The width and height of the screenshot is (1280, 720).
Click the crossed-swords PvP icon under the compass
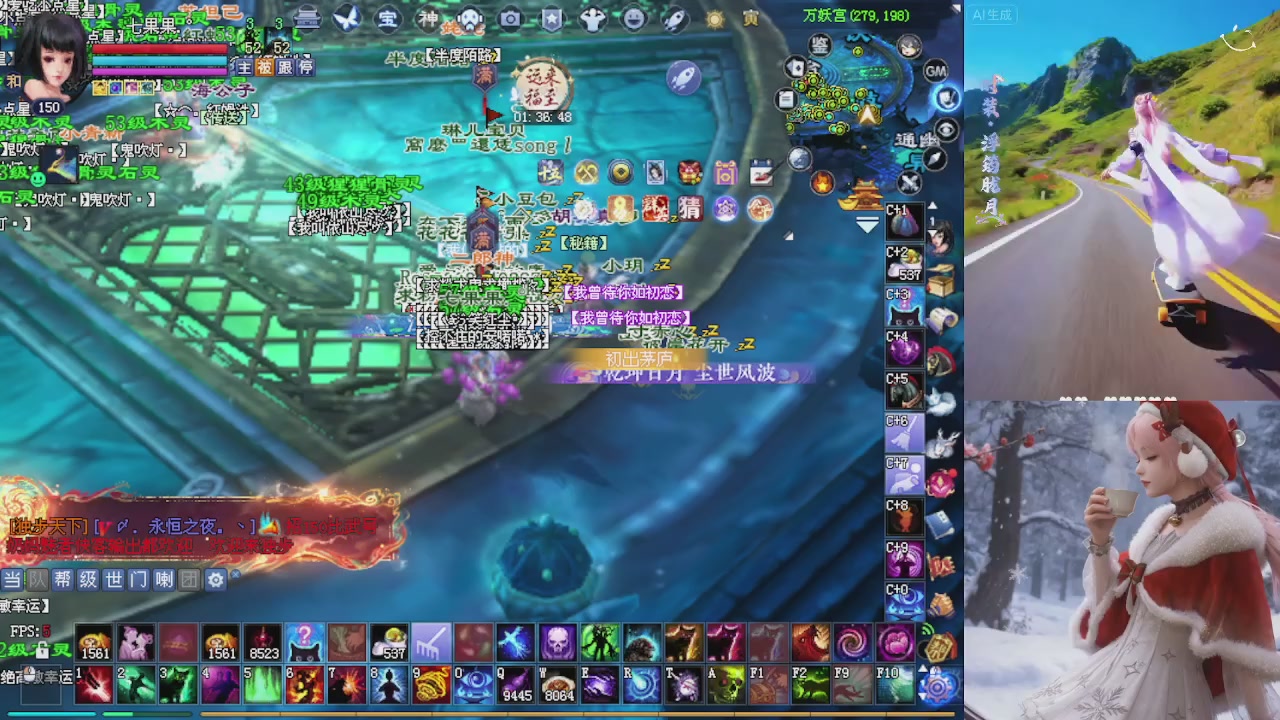click(x=910, y=182)
